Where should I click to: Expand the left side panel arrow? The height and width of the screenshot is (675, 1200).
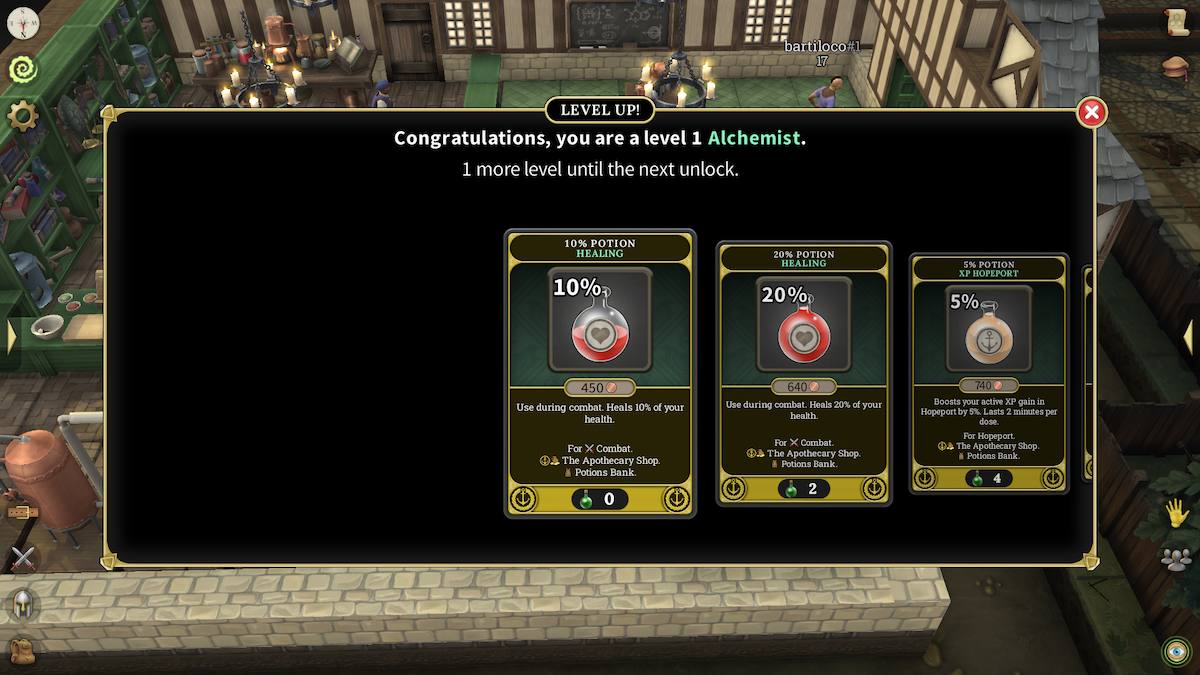11,336
